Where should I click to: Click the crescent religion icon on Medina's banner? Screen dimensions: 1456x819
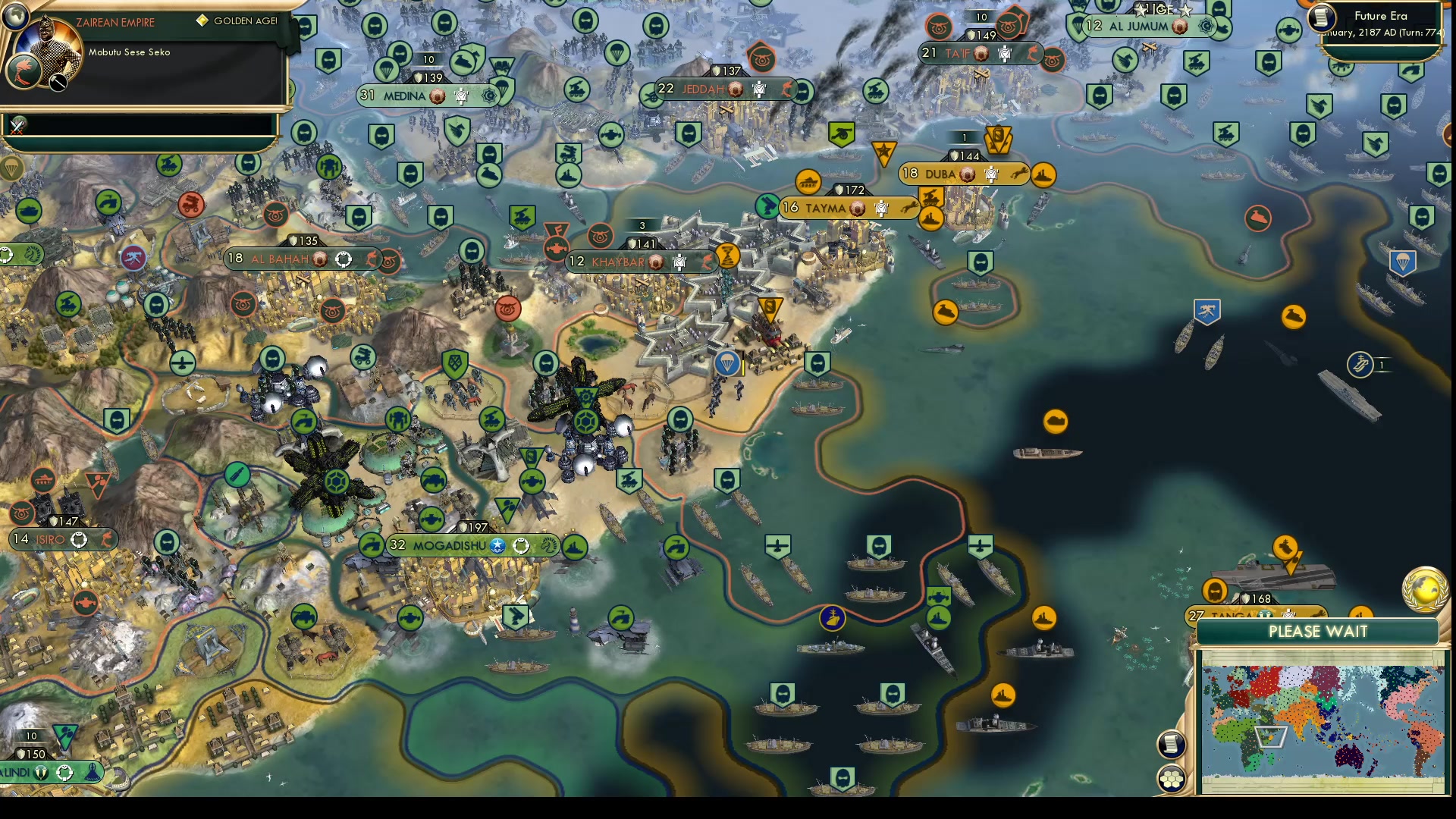coord(489,96)
